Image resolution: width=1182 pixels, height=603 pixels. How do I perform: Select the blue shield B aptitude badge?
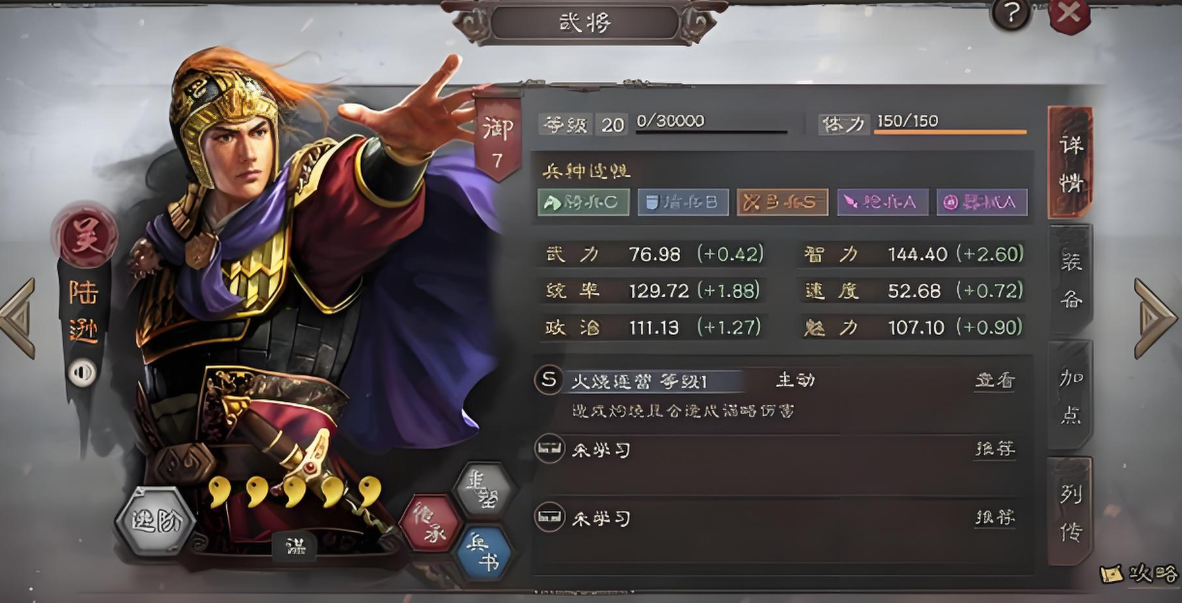click(x=683, y=202)
